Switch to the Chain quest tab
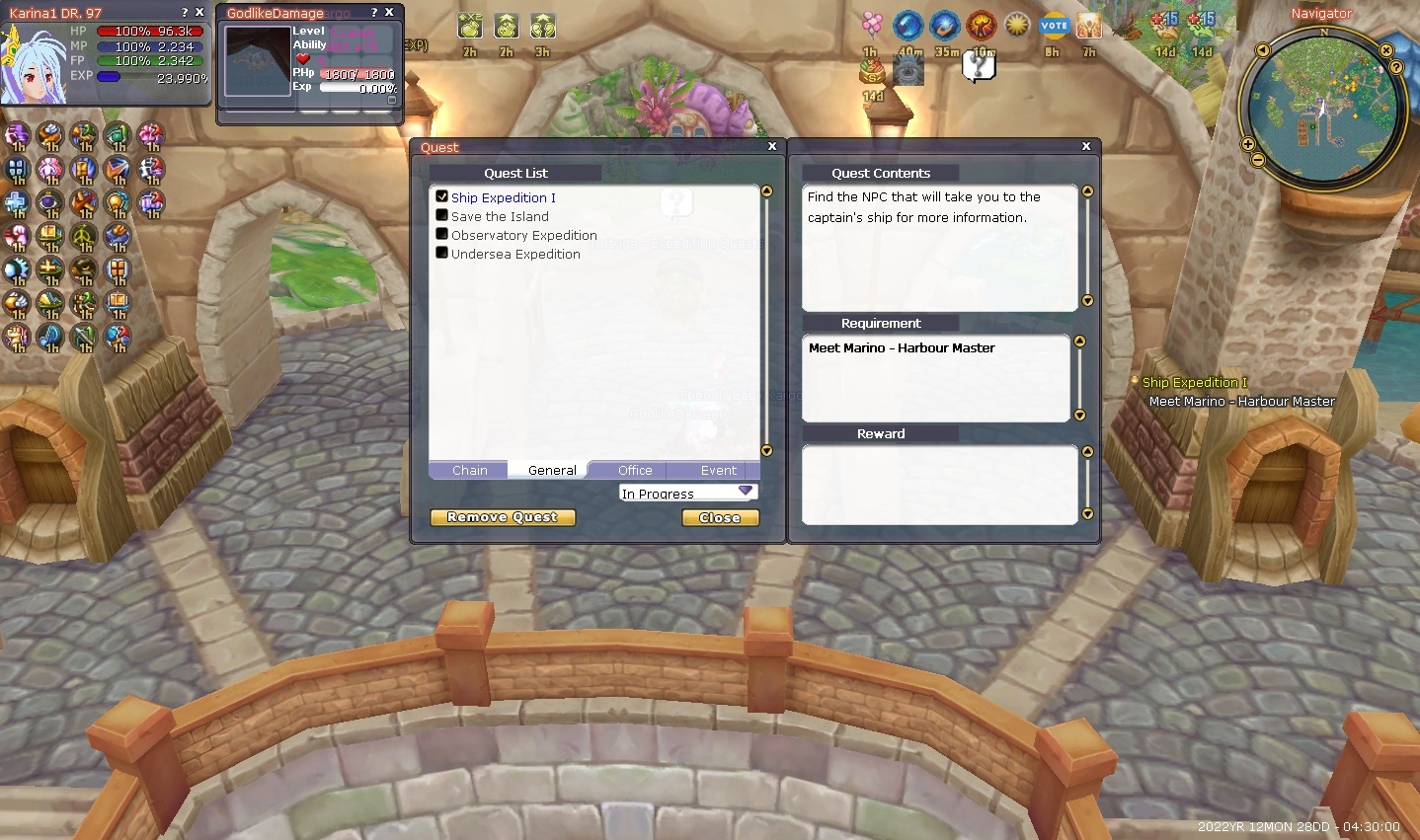 469,471
